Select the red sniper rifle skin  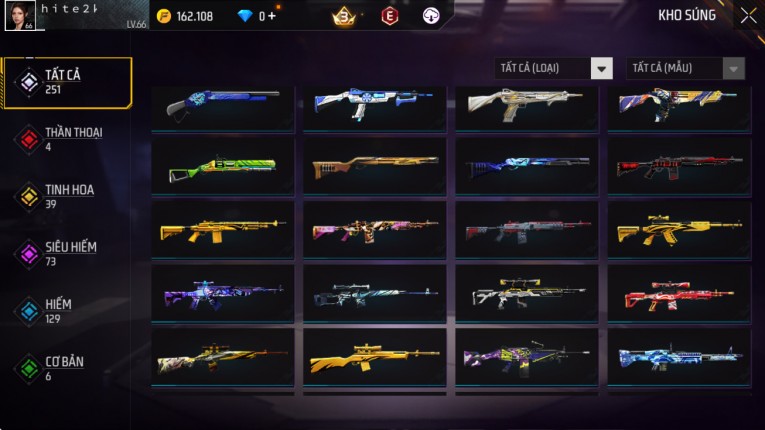click(x=679, y=293)
